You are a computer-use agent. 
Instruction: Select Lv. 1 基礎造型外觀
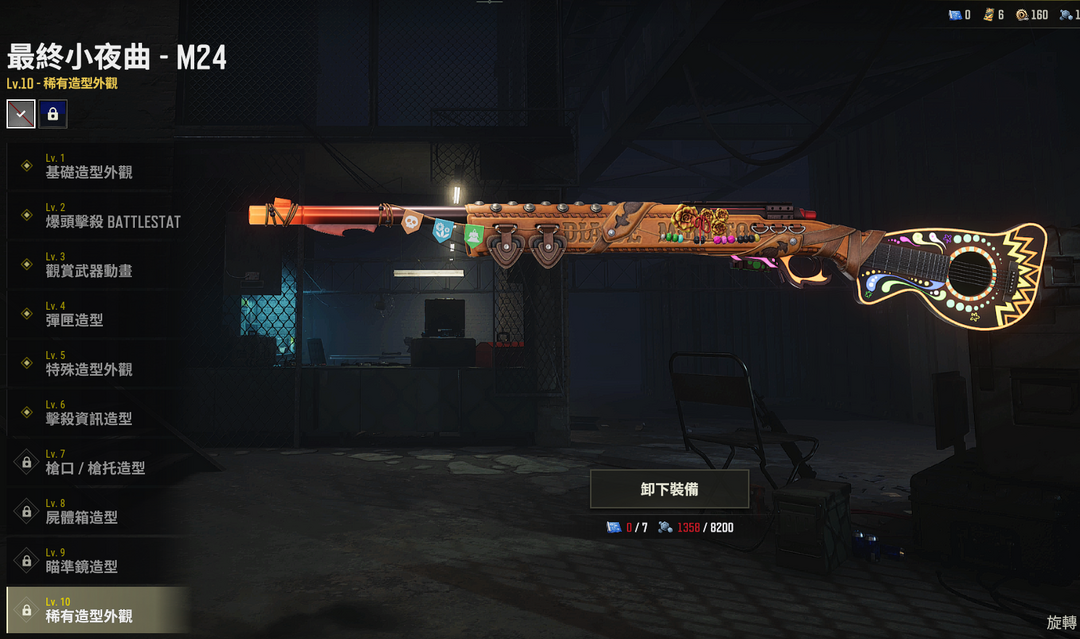95,166
